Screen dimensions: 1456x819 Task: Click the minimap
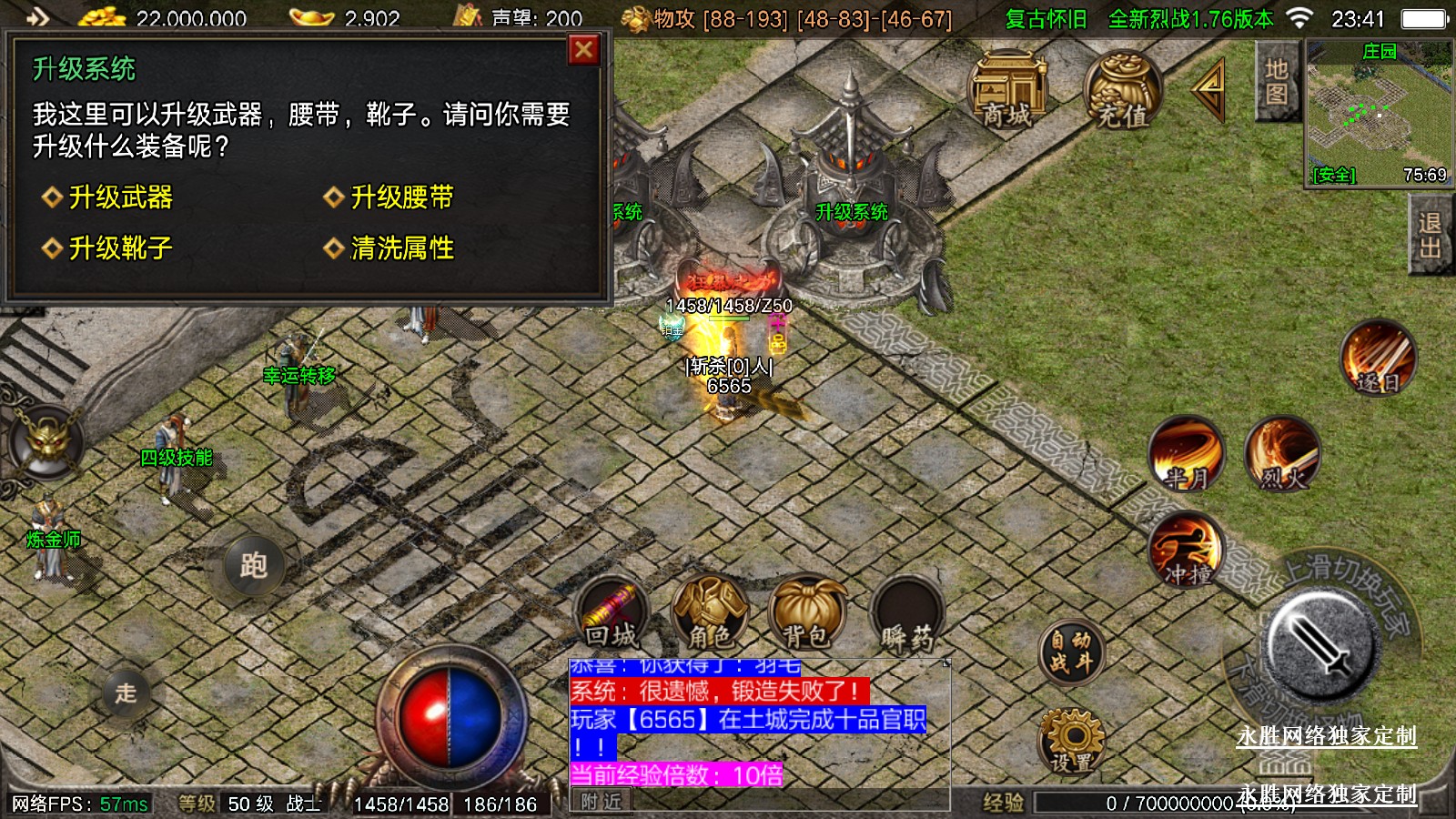click(1379, 114)
